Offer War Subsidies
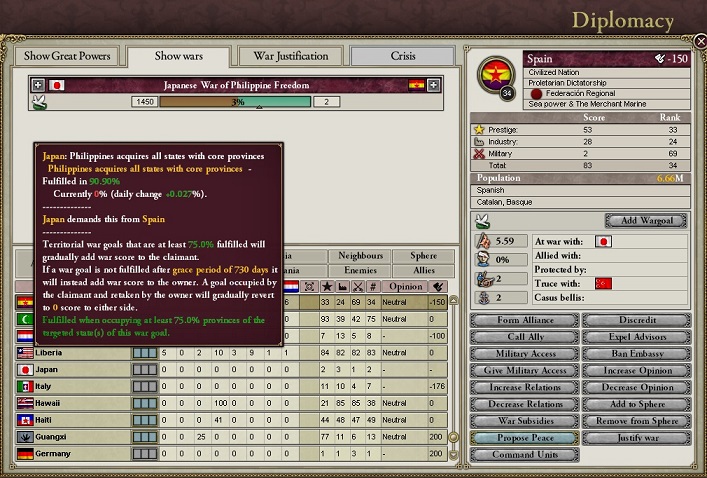The height and width of the screenshot is (478, 707). [524, 421]
